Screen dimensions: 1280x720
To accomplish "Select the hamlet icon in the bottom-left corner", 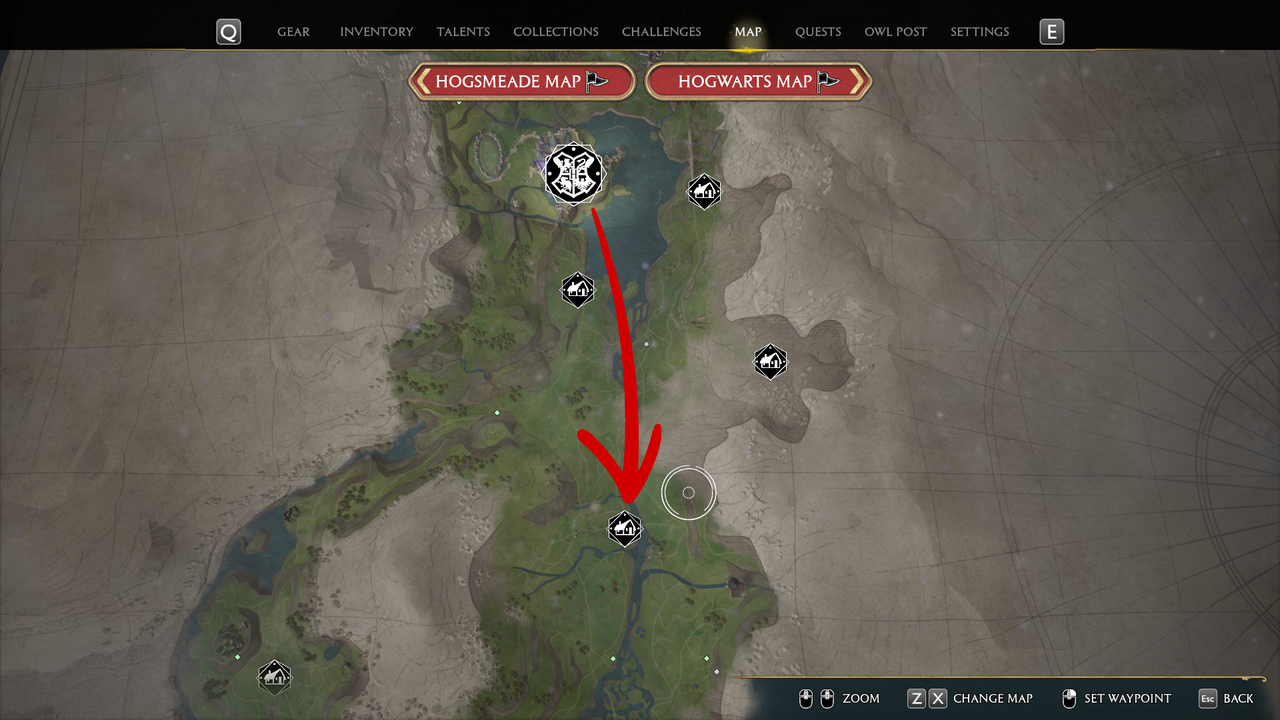I will click(x=275, y=677).
